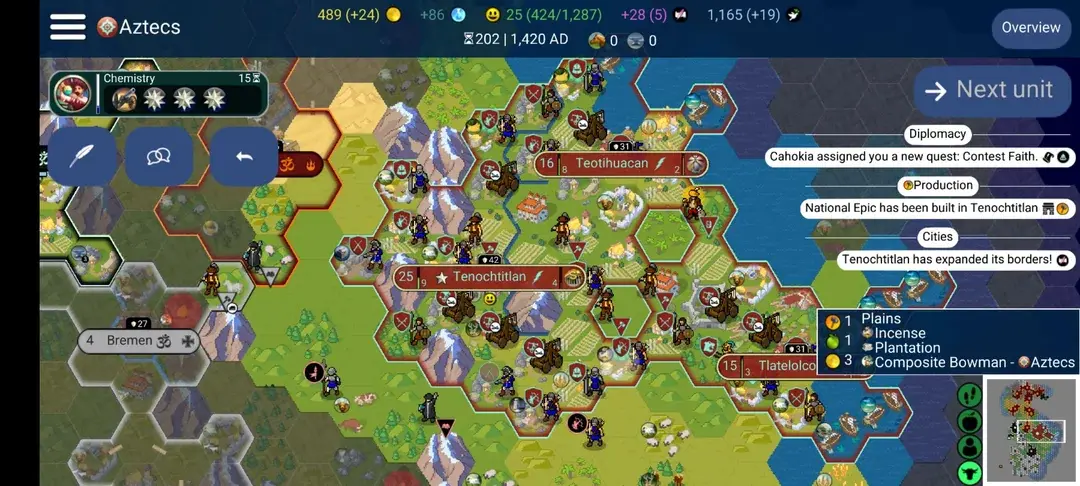Toggle the bull resource overlay on the minimap
This screenshot has width=1080, height=486.
(969, 472)
